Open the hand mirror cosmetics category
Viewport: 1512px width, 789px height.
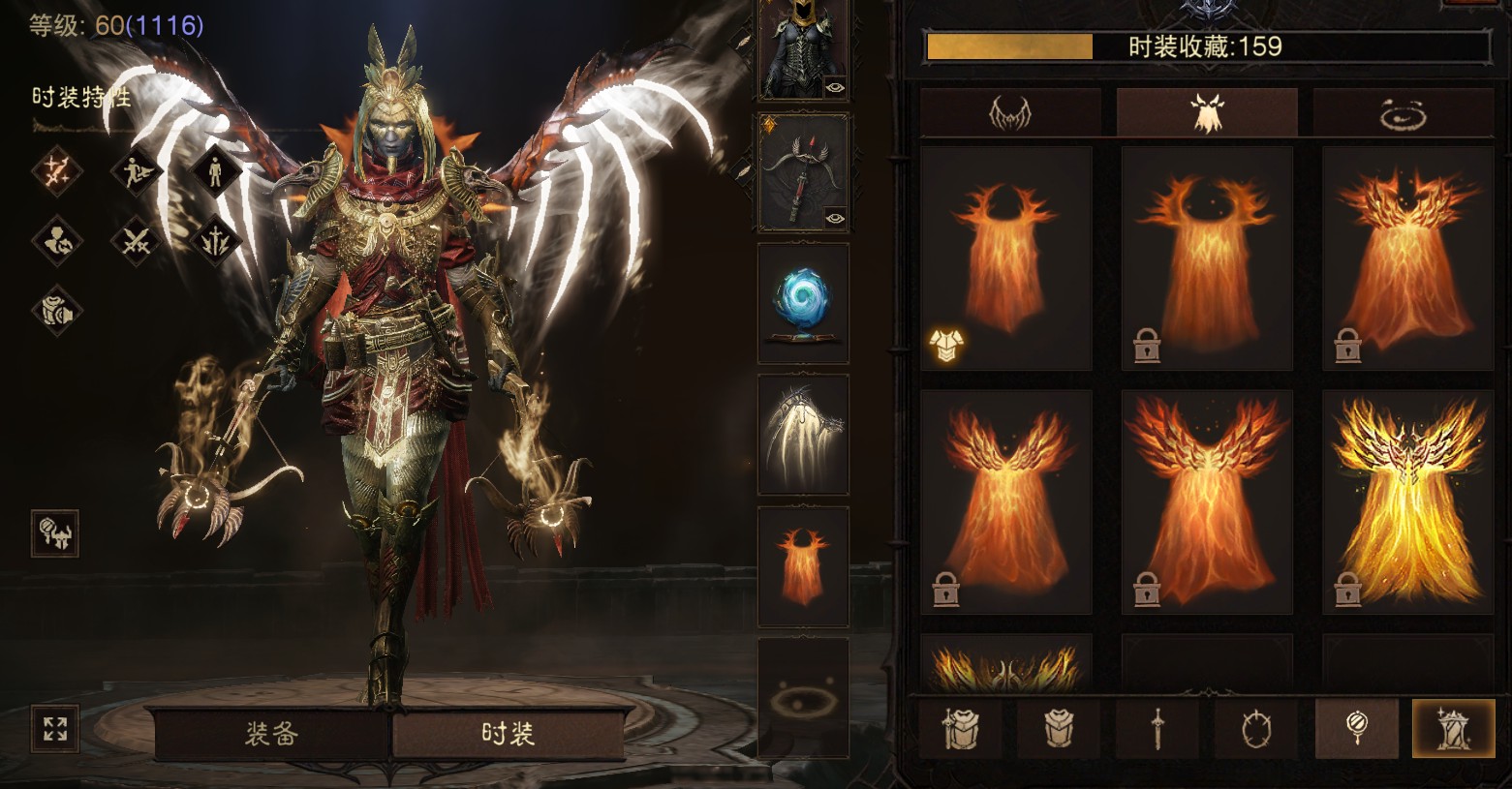(1356, 728)
